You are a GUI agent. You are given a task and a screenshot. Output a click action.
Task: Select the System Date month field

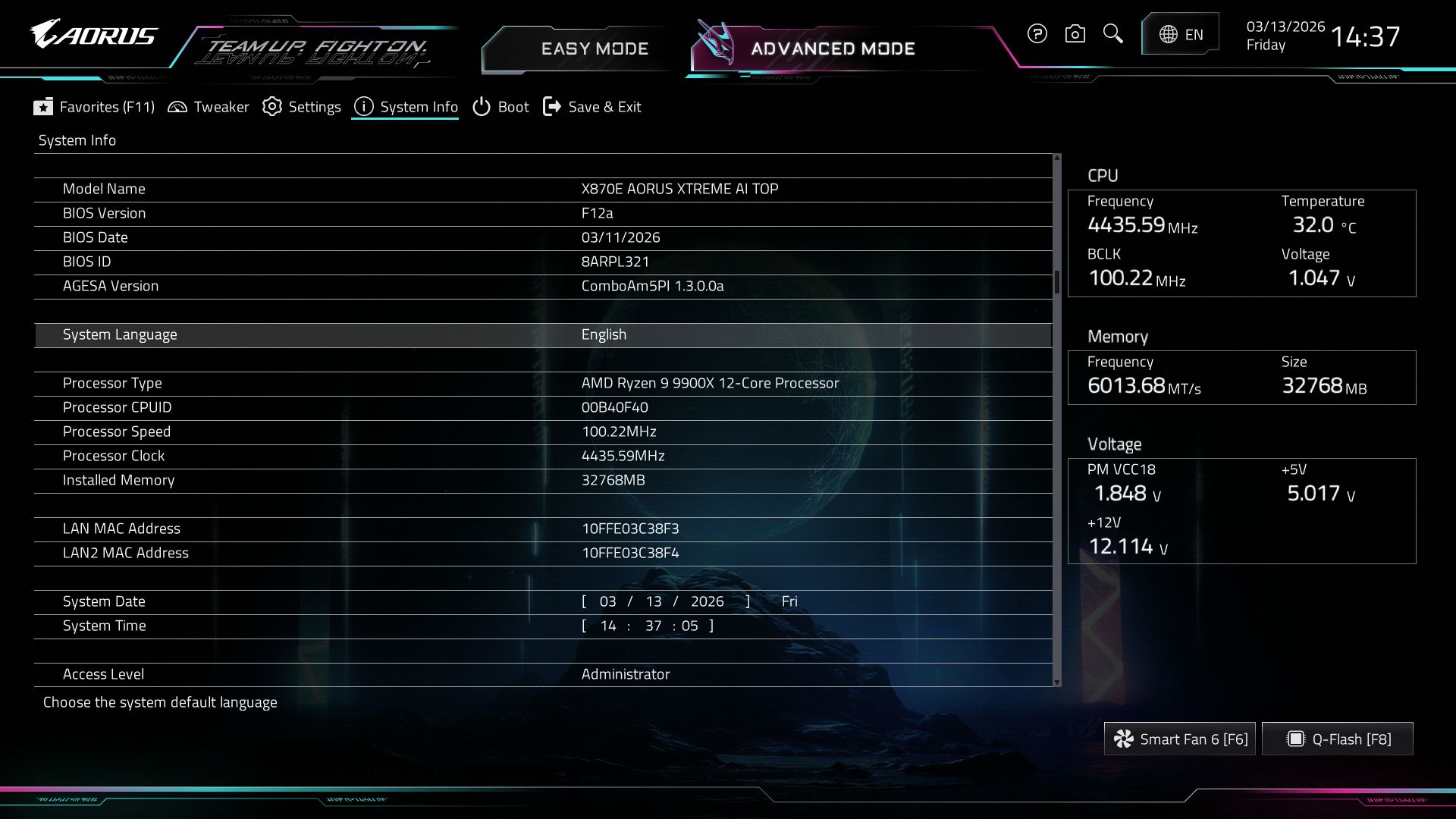click(x=607, y=601)
